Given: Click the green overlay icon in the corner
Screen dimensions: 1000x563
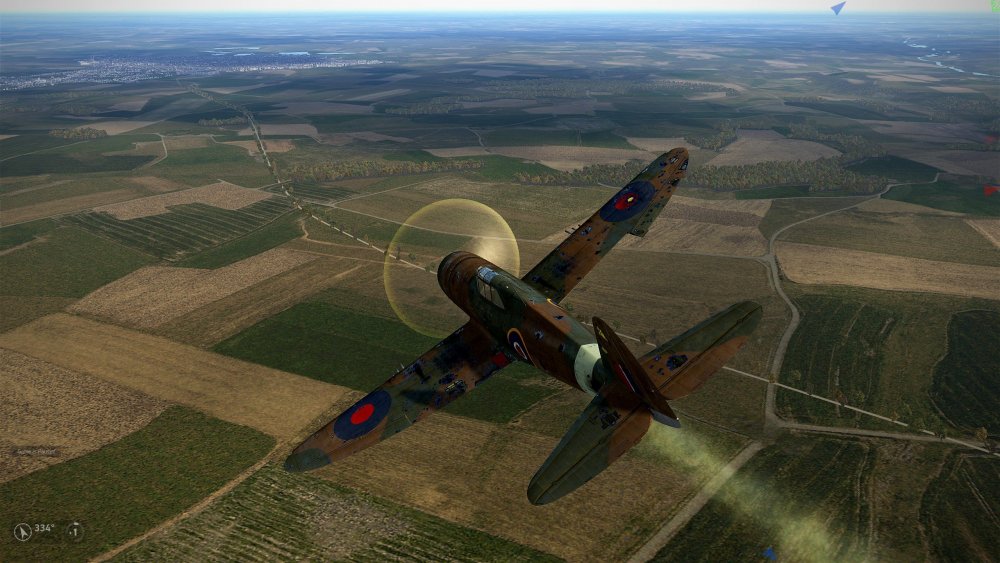Looking at the screenshot, I should (994, 5).
